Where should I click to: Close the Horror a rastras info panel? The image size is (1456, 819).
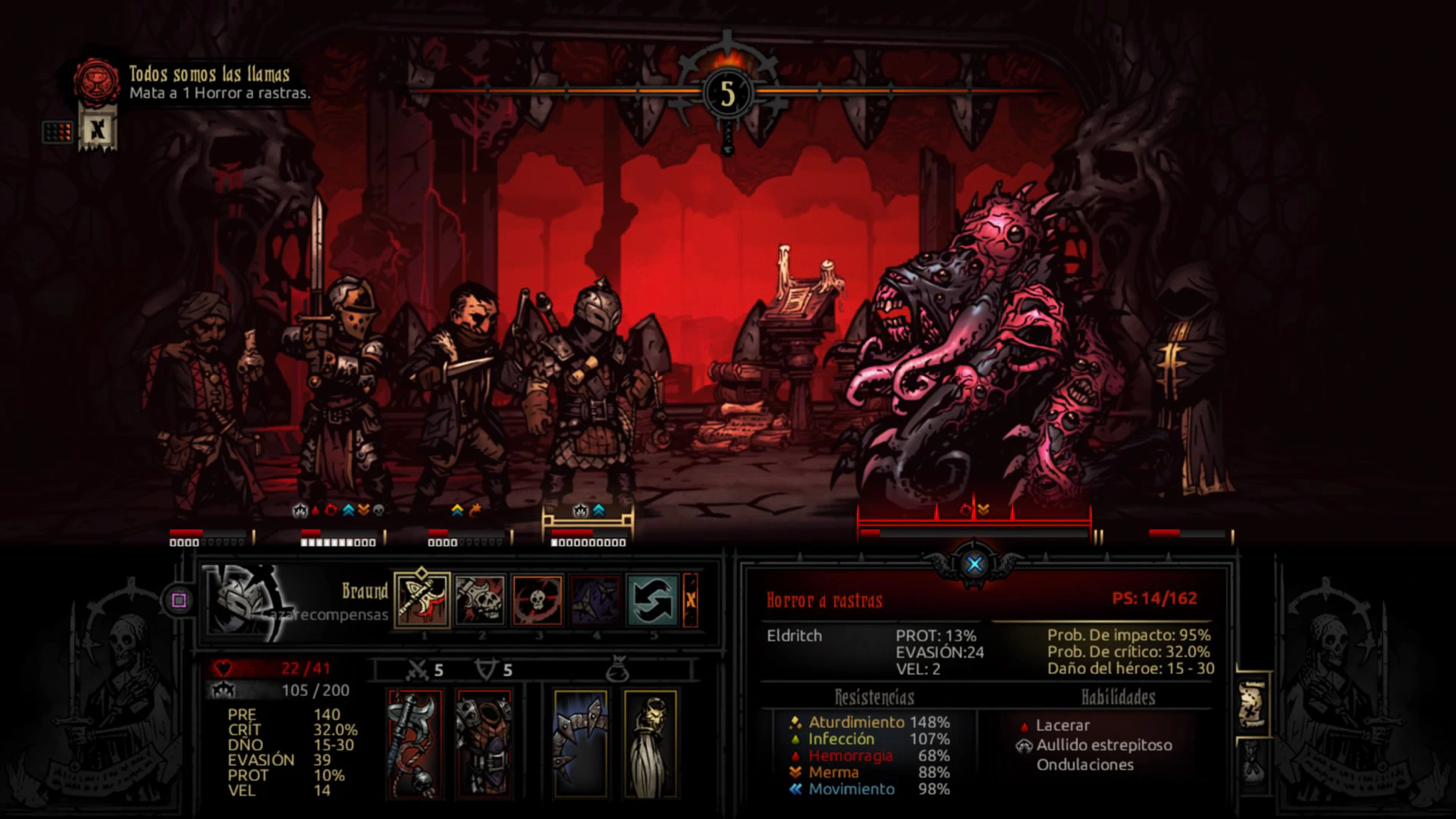tap(974, 563)
